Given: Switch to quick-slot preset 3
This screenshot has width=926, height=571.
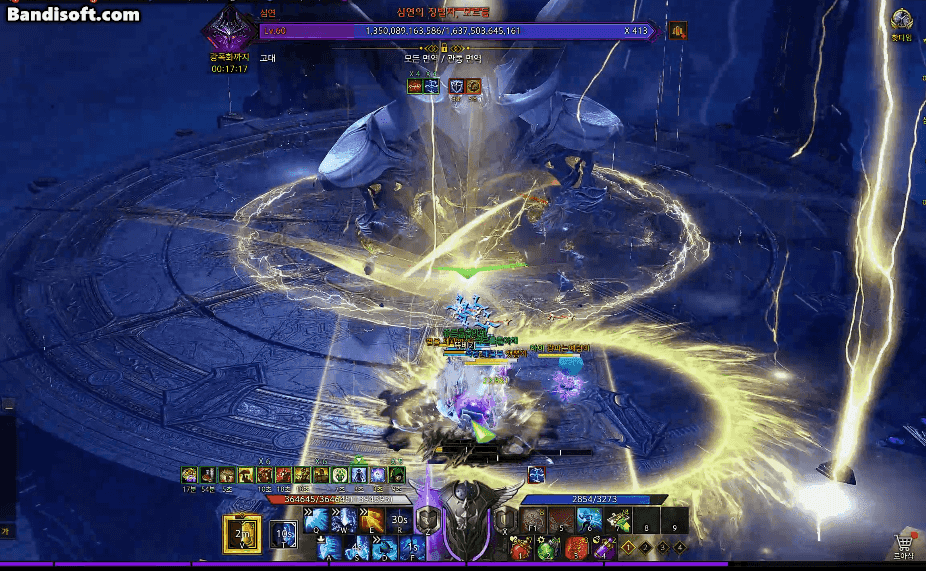Looking at the screenshot, I should (663, 547).
